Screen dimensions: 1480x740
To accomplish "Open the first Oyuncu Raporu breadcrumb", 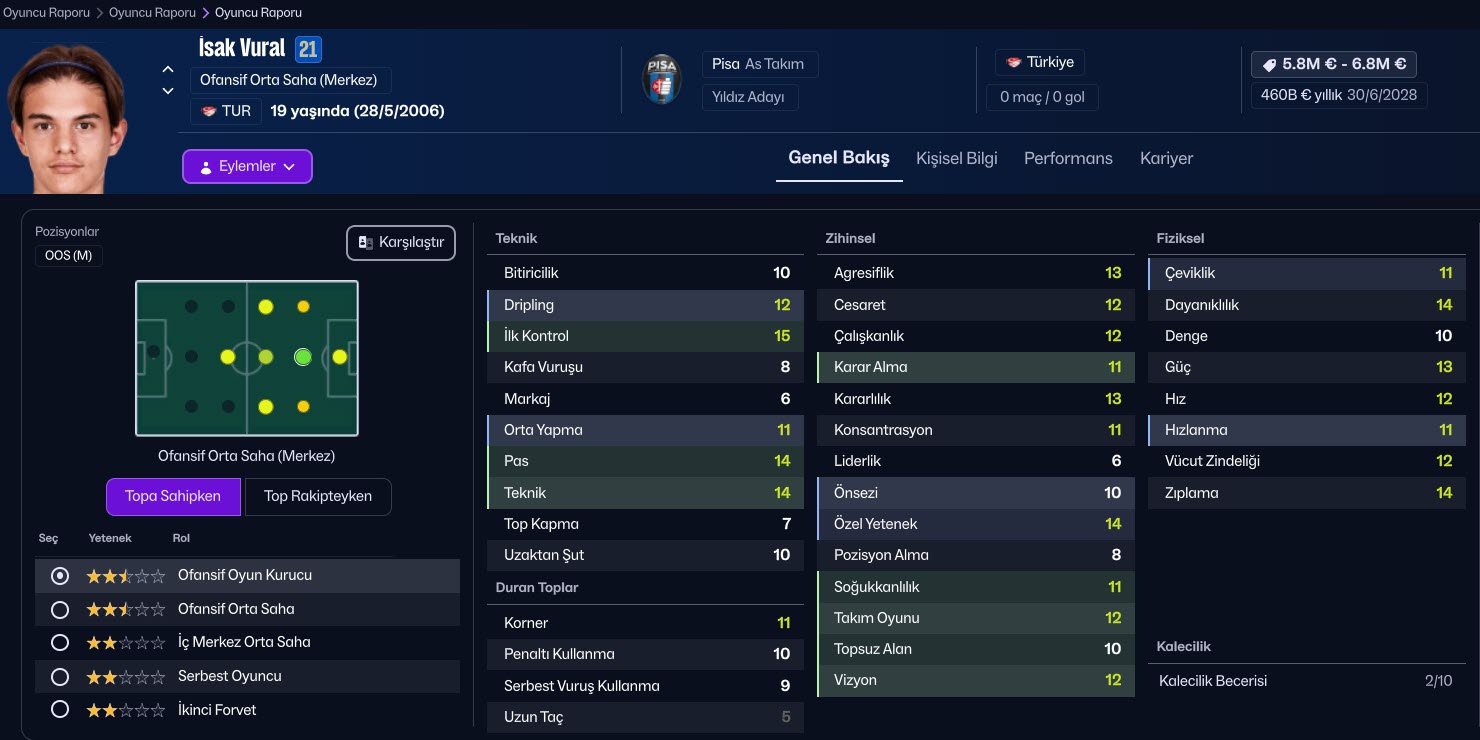I will [46, 13].
